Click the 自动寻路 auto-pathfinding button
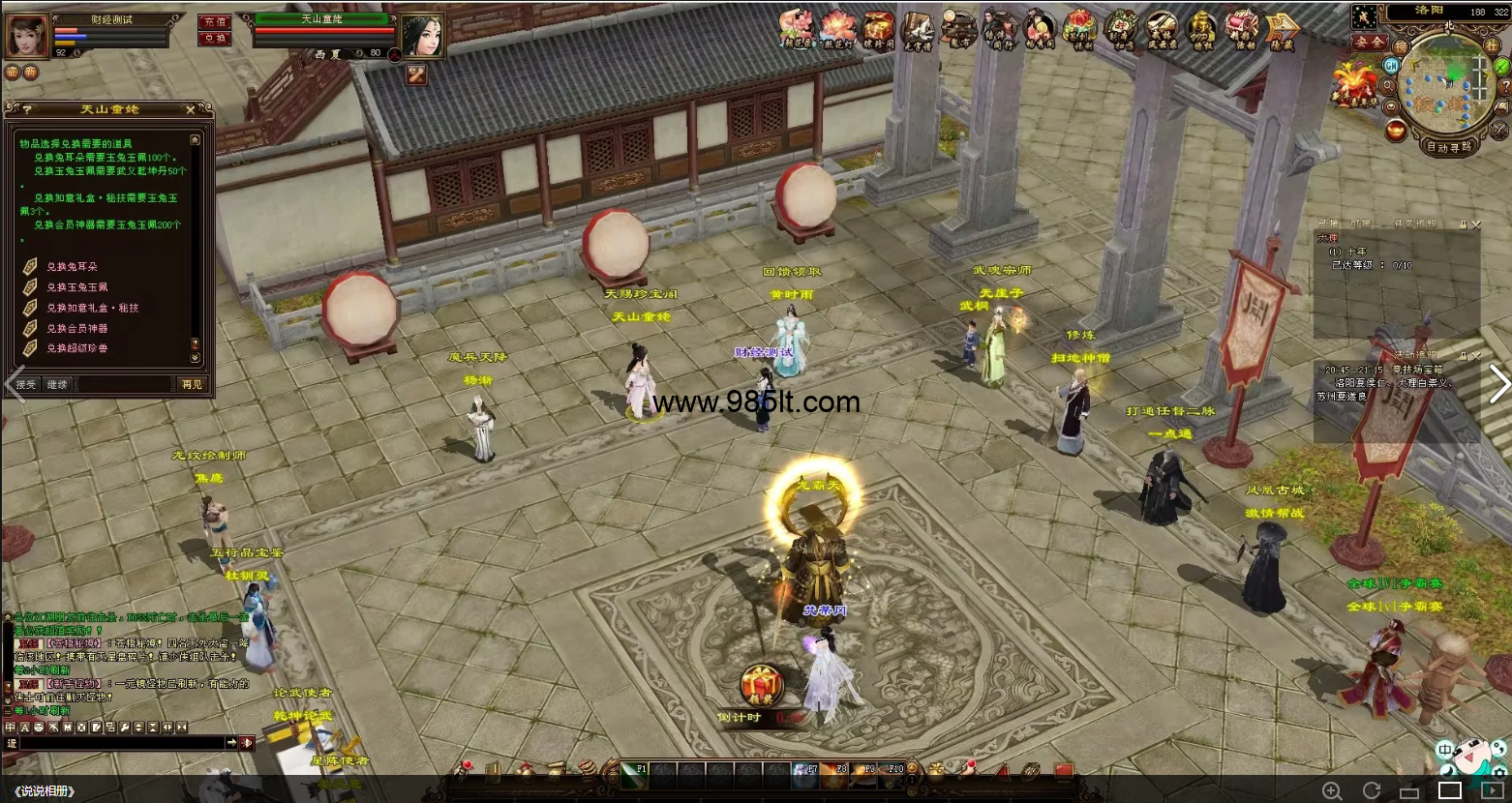 point(1448,147)
